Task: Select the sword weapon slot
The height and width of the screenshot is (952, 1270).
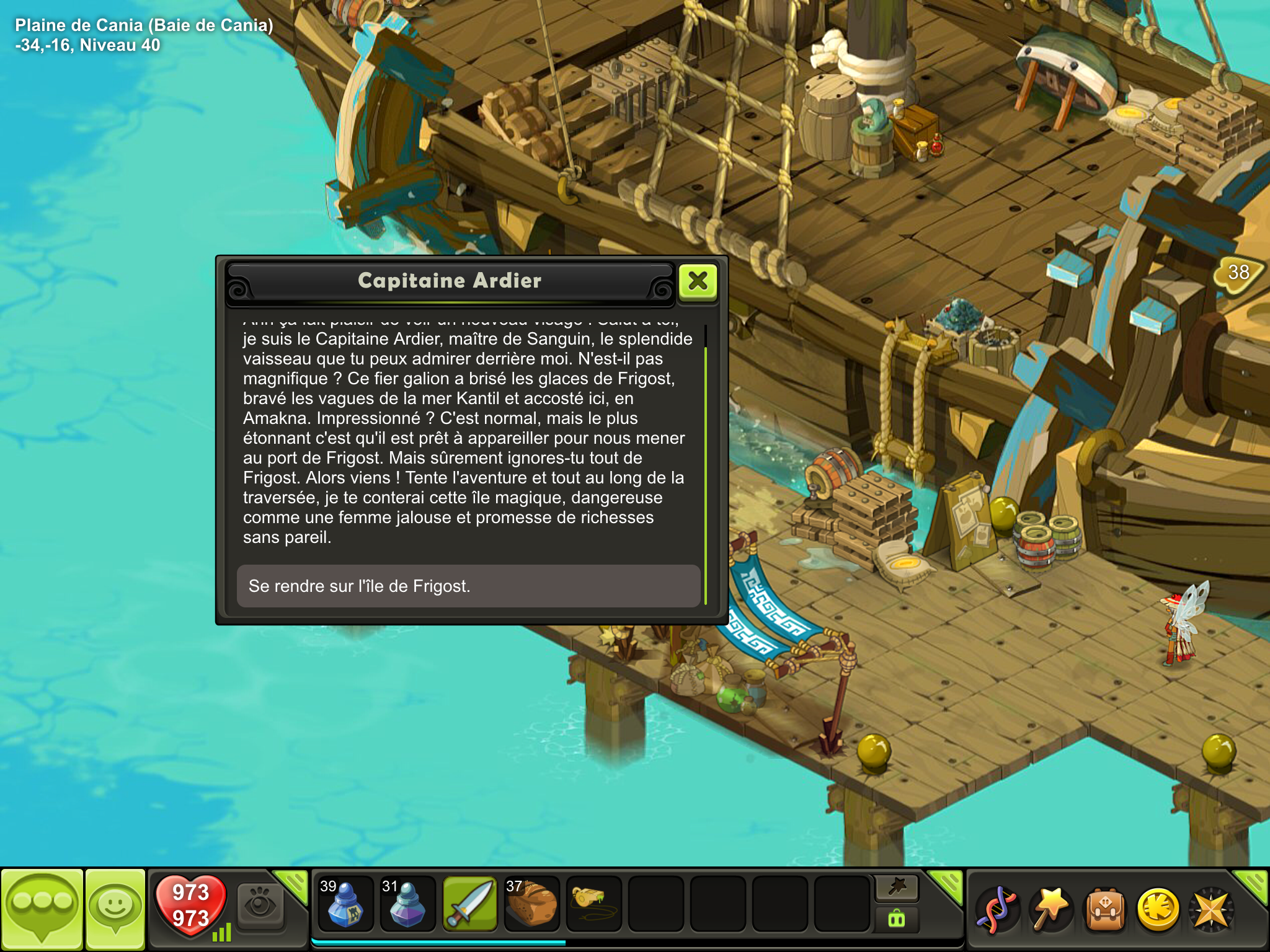Action: pos(470,904)
